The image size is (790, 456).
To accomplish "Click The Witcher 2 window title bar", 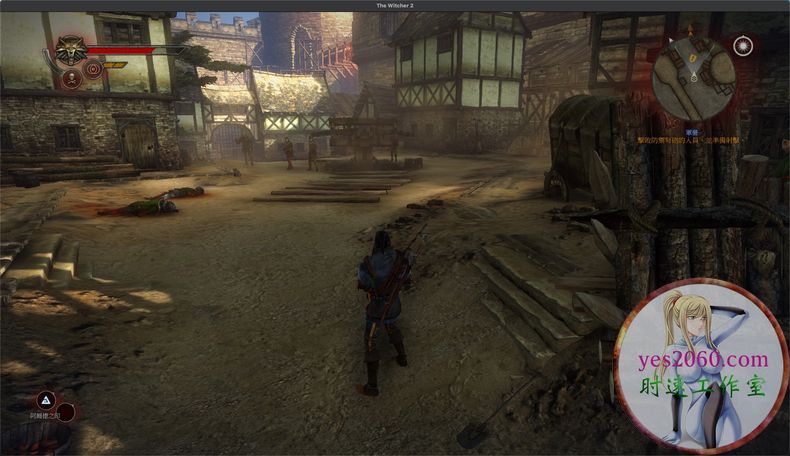I will coord(395,5).
